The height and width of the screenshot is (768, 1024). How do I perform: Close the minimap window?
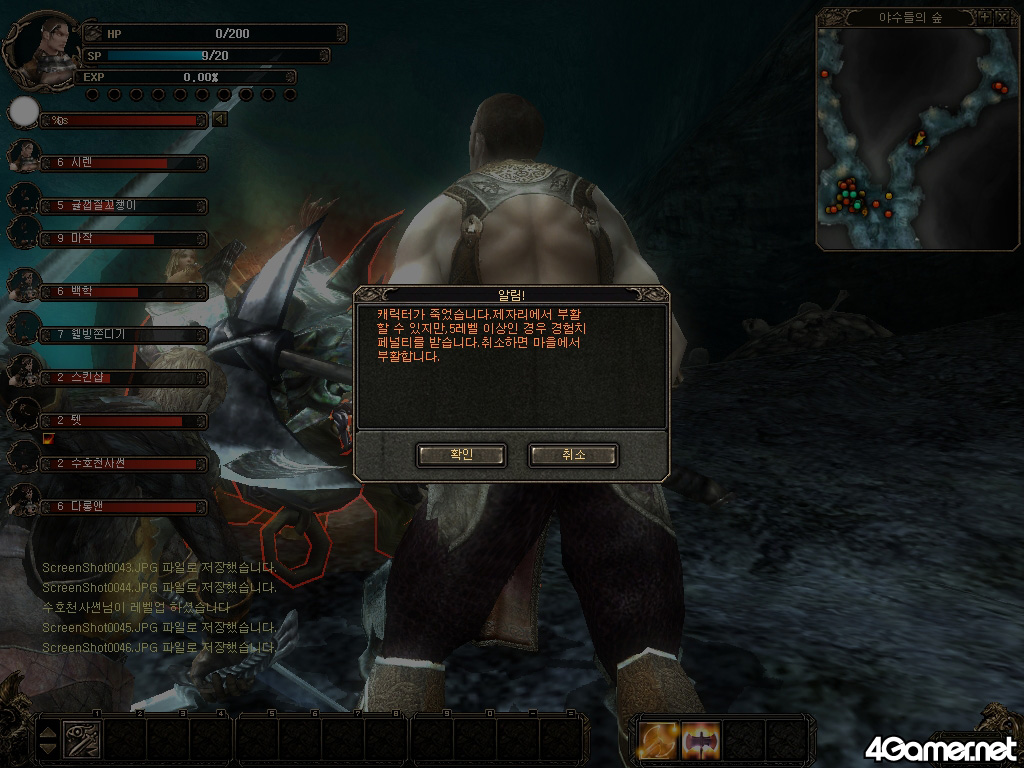(x=1001, y=17)
